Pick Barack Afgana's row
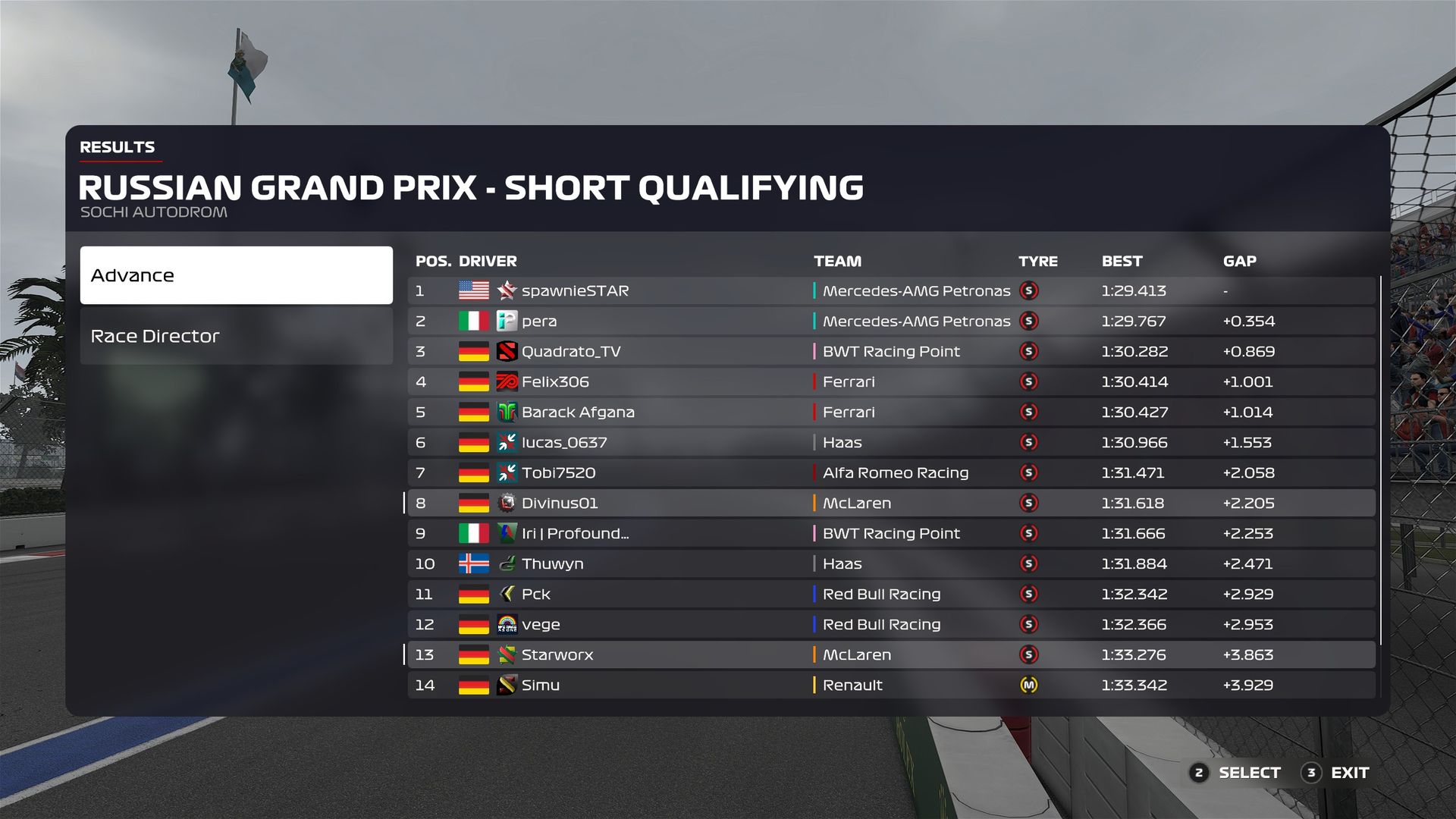This screenshot has height=819, width=1456. [x=890, y=412]
